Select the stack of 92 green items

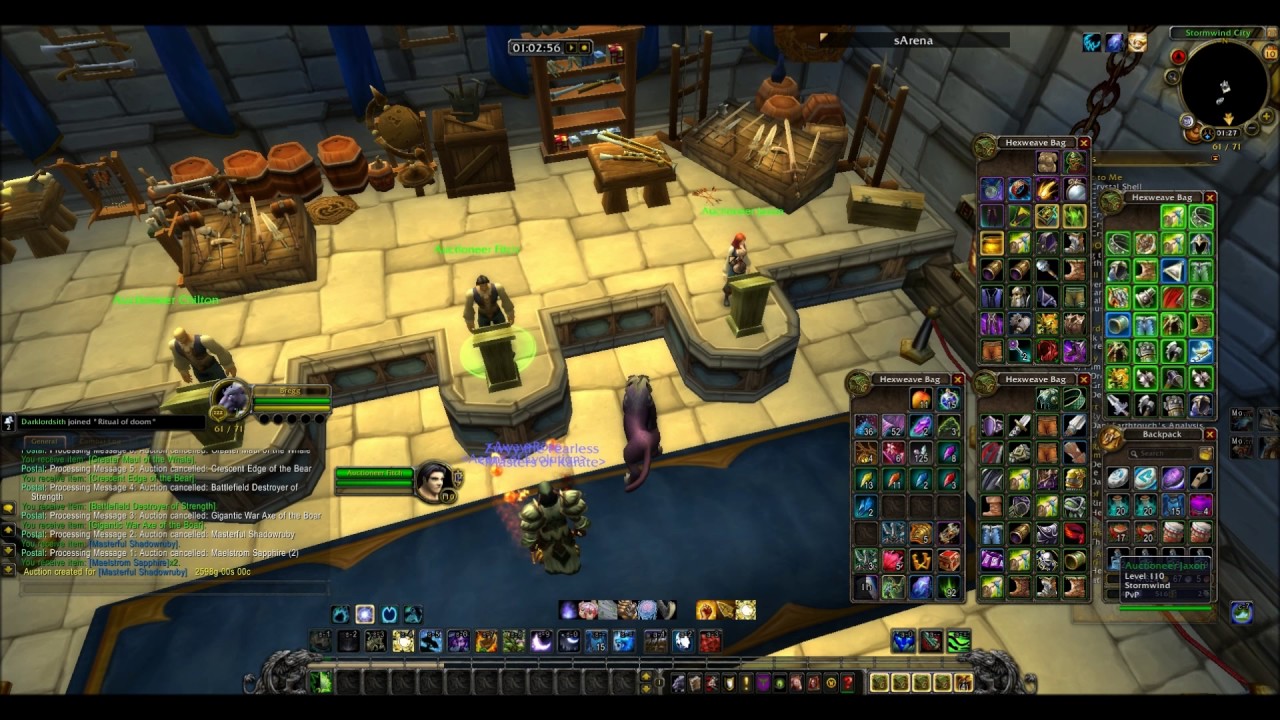pos(947,587)
